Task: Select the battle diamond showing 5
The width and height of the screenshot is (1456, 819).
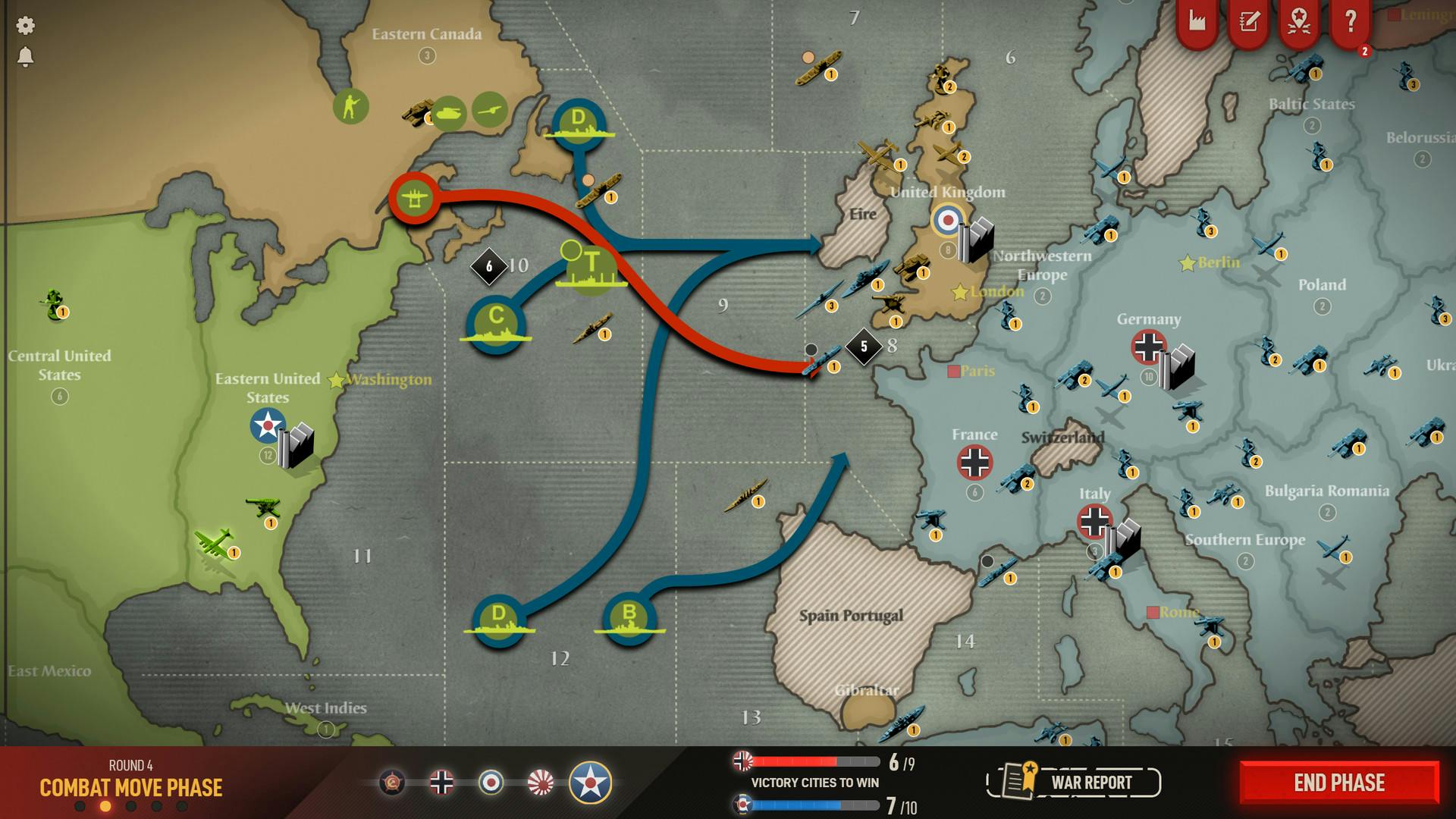Action: click(864, 347)
